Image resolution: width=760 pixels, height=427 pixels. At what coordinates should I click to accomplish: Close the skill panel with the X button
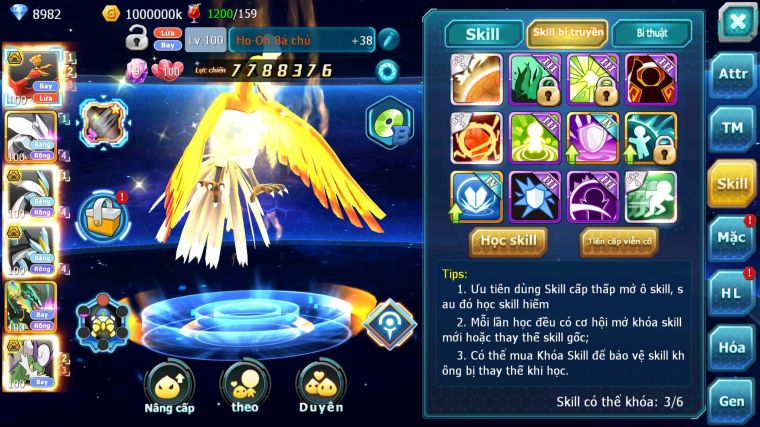coord(737,22)
